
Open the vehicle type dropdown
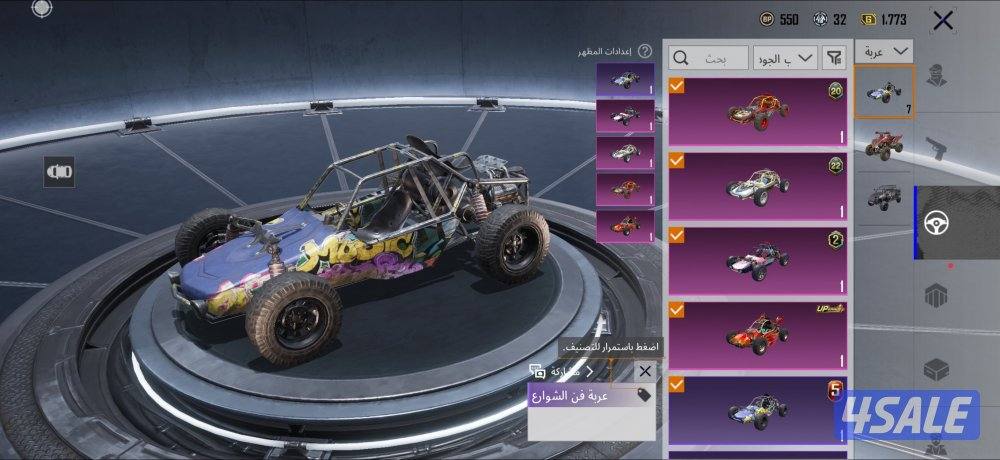point(887,50)
